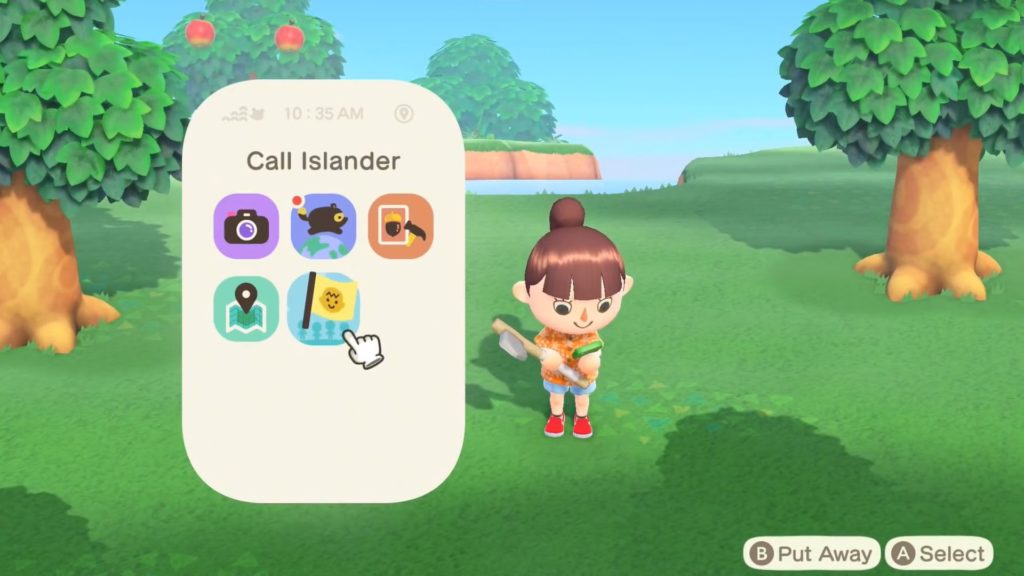
Task: Open the island Map app
Action: (246, 308)
